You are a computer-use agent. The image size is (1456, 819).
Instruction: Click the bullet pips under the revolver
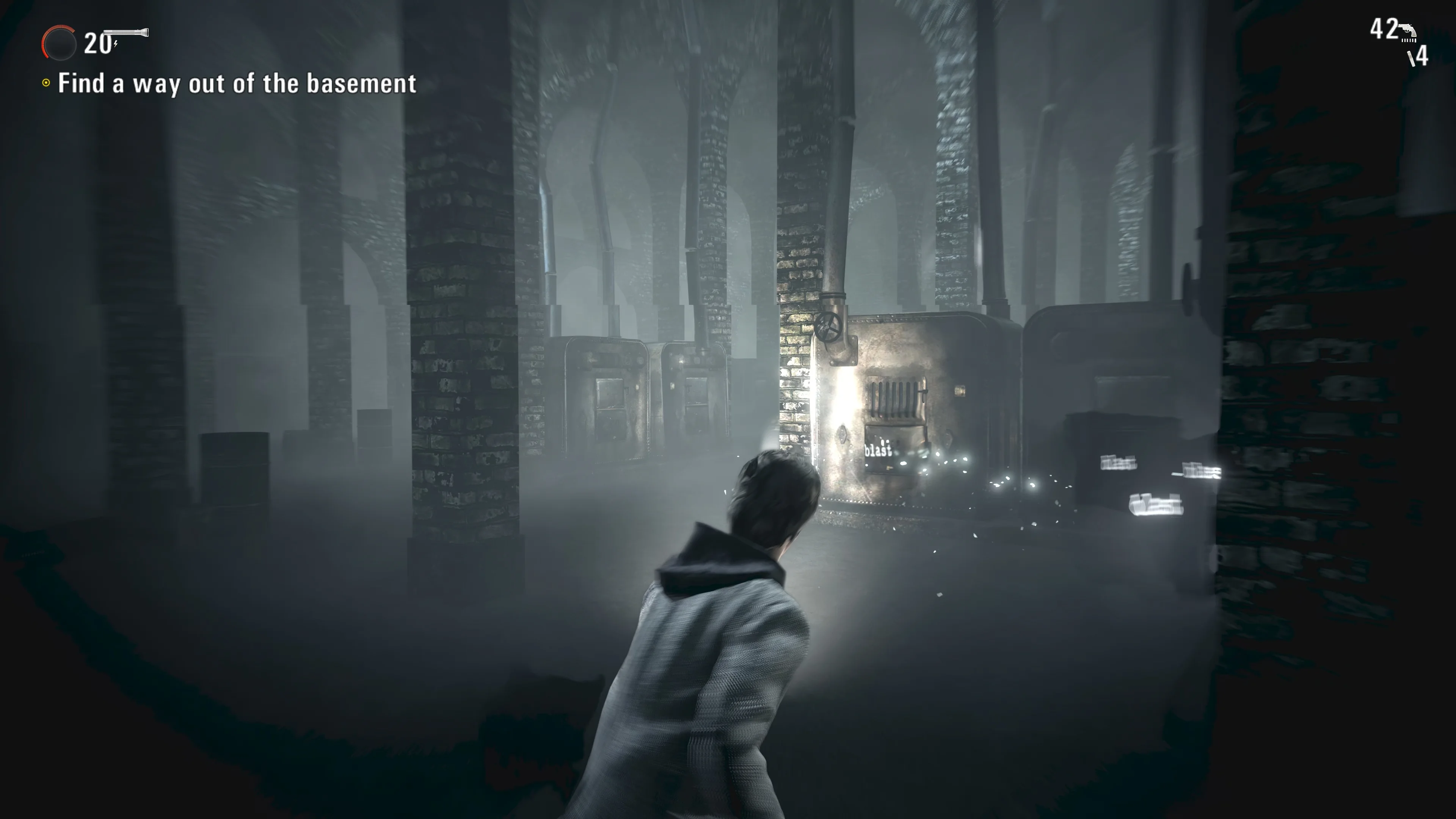pyautogui.click(x=1409, y=41)
